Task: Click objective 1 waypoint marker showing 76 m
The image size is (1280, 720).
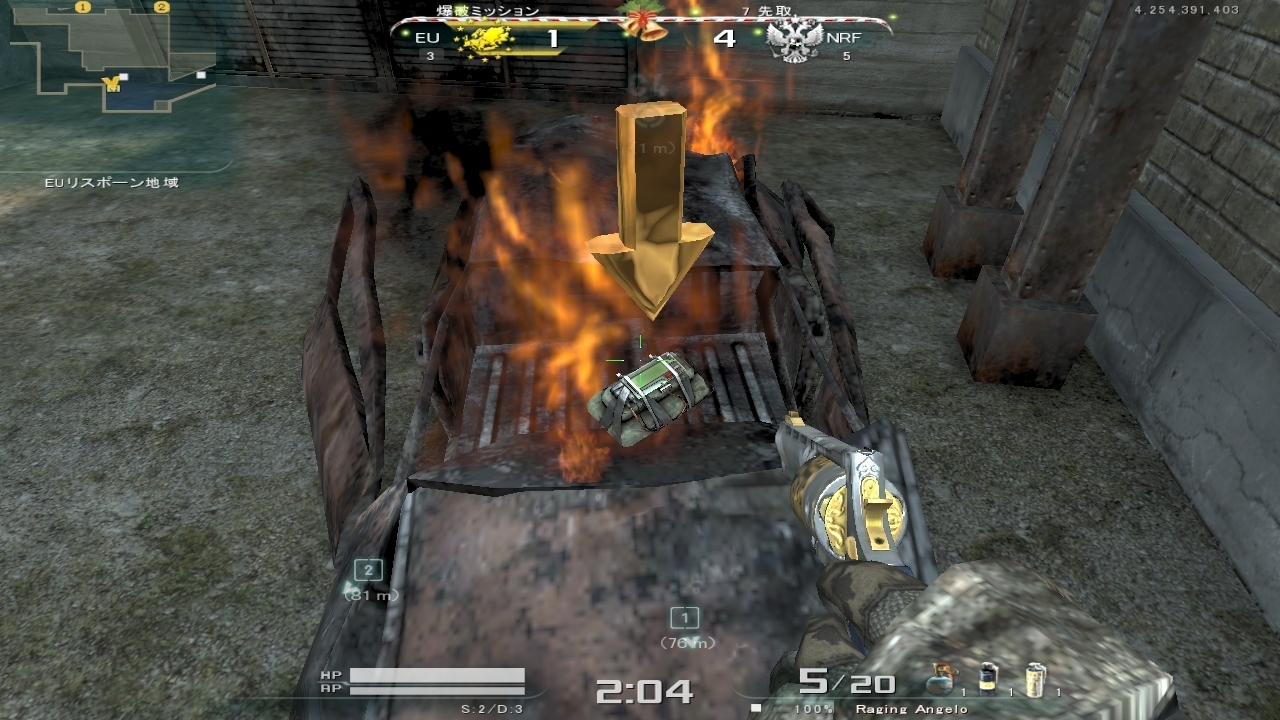Action: (x=684, y=618)
